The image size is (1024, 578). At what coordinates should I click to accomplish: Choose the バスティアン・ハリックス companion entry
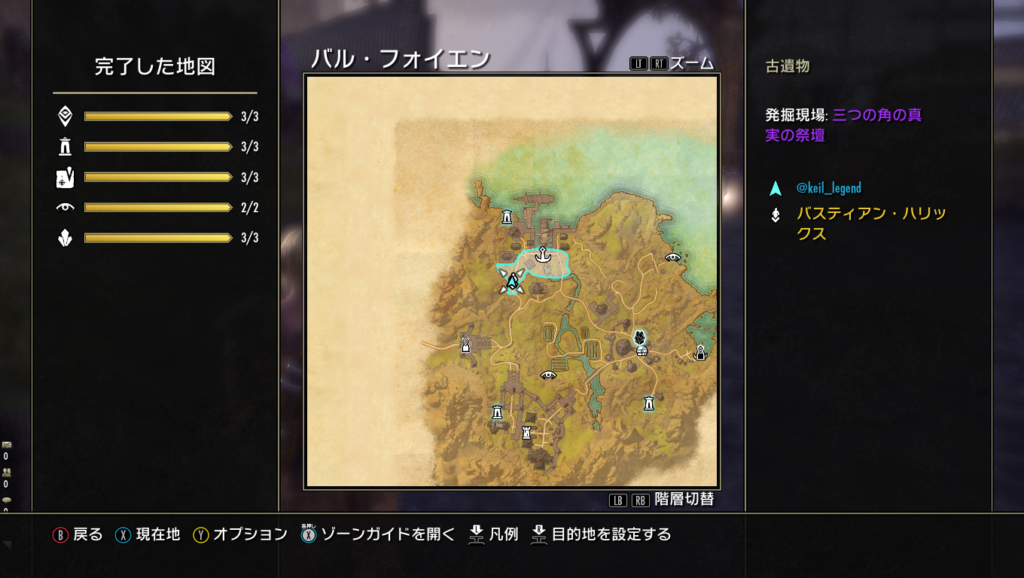pos(870,223)
